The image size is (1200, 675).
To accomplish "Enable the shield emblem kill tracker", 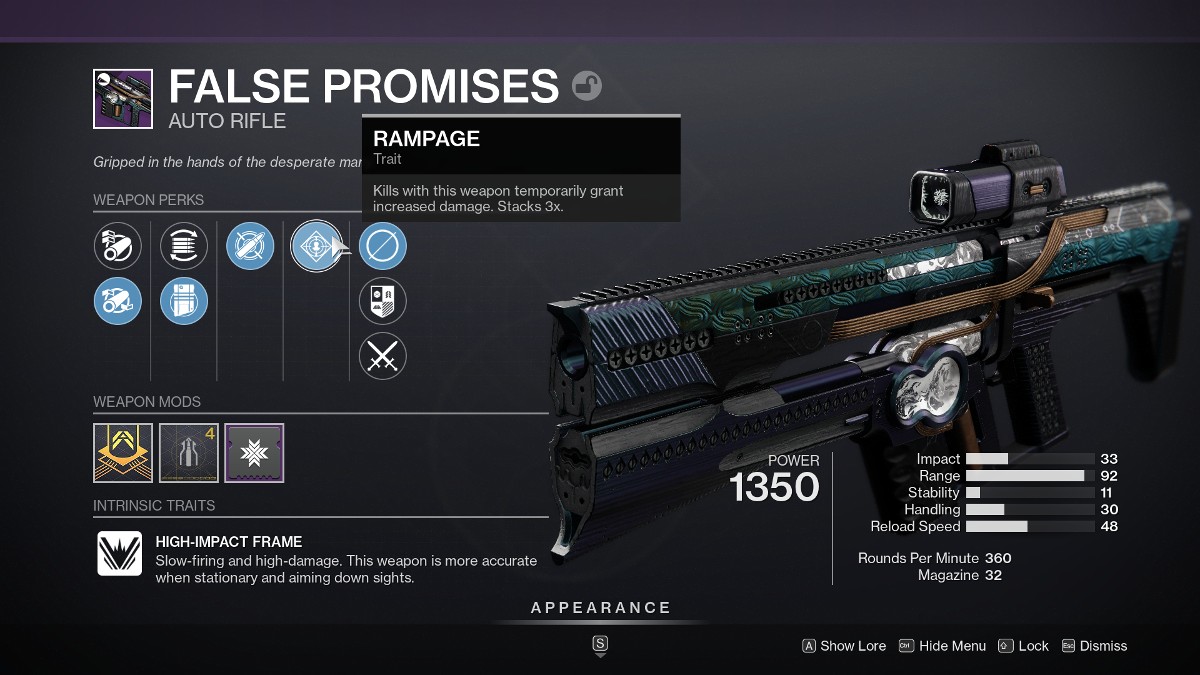I will (383, 301).
